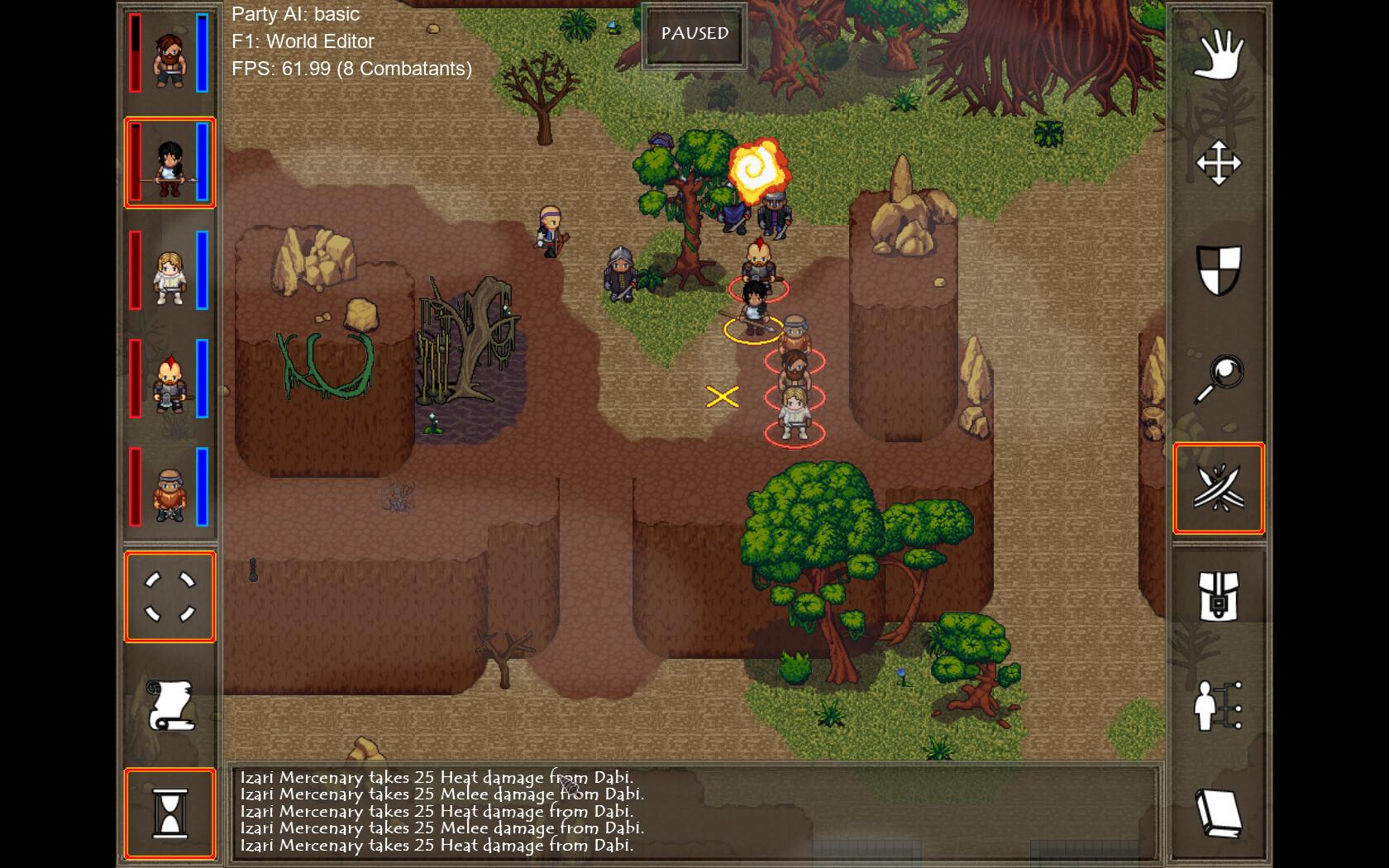1389x868 pixels.
Task: Select the red-mohawk warrior portrait
Action: 169,379
